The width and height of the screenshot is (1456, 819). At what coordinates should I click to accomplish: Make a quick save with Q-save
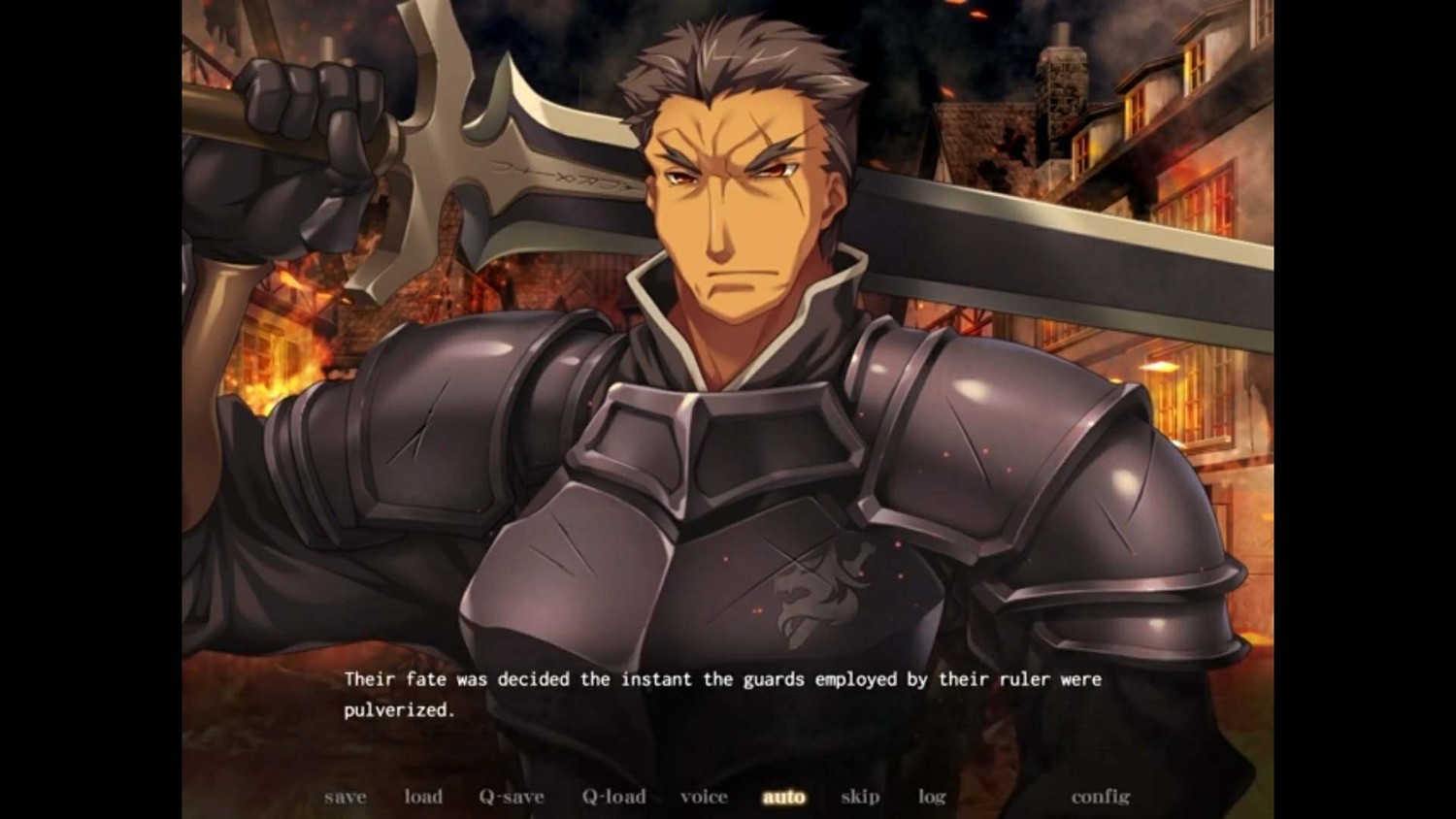pos(512,797)
